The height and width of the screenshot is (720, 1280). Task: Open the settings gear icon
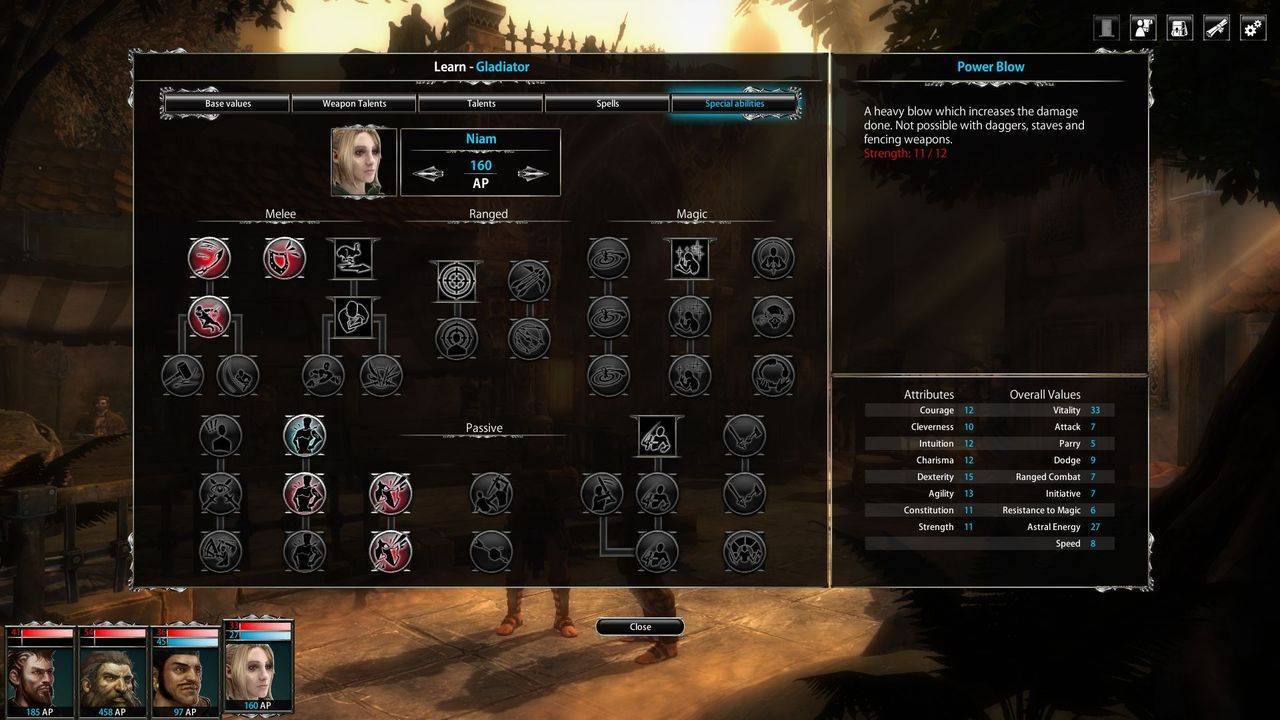[x=1253, y=28]
